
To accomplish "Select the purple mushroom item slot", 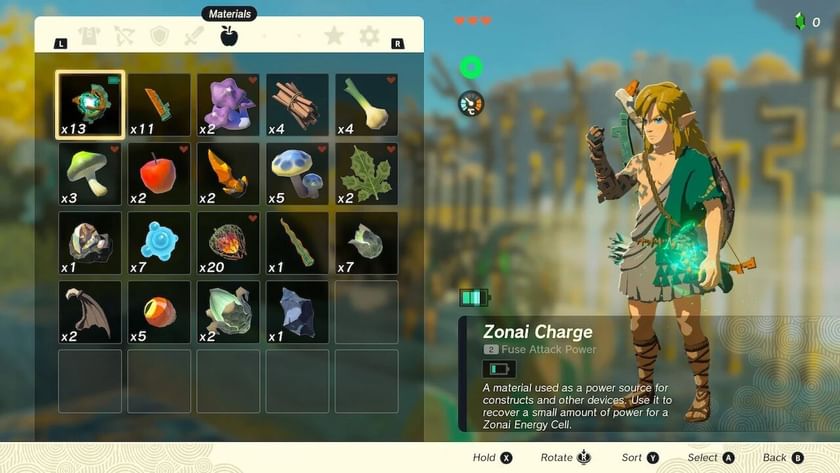I will pyautogui.click(x=228, y=104).
